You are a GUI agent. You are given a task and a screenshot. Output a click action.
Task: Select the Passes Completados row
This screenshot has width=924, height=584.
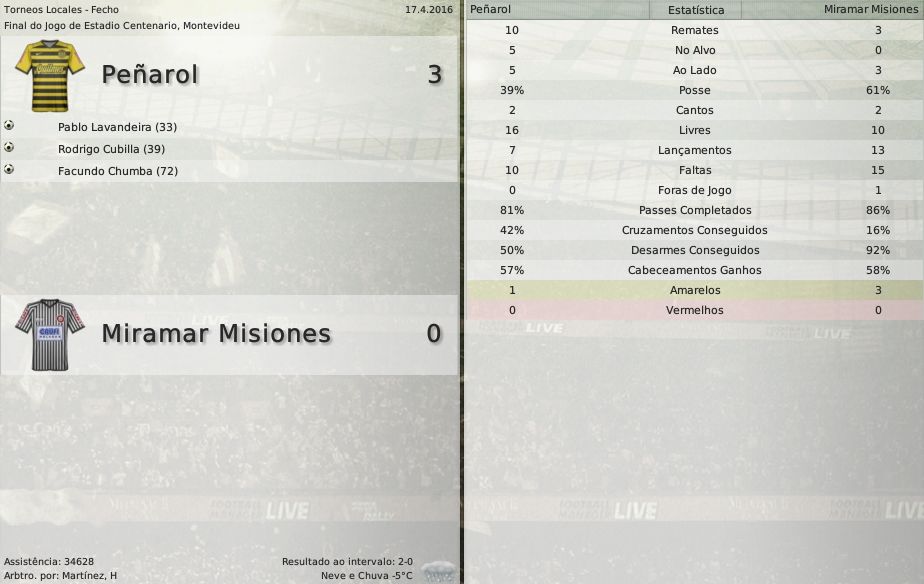[x=694, y=210]
